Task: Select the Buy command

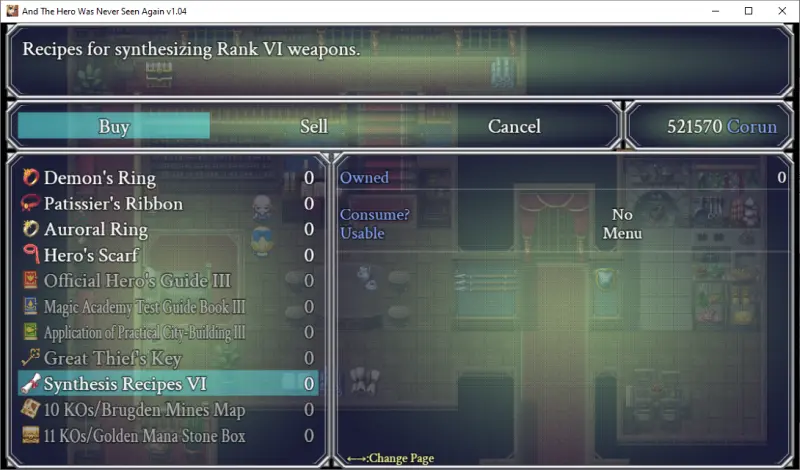Action: pyautogui.click(x=114, y=126)
